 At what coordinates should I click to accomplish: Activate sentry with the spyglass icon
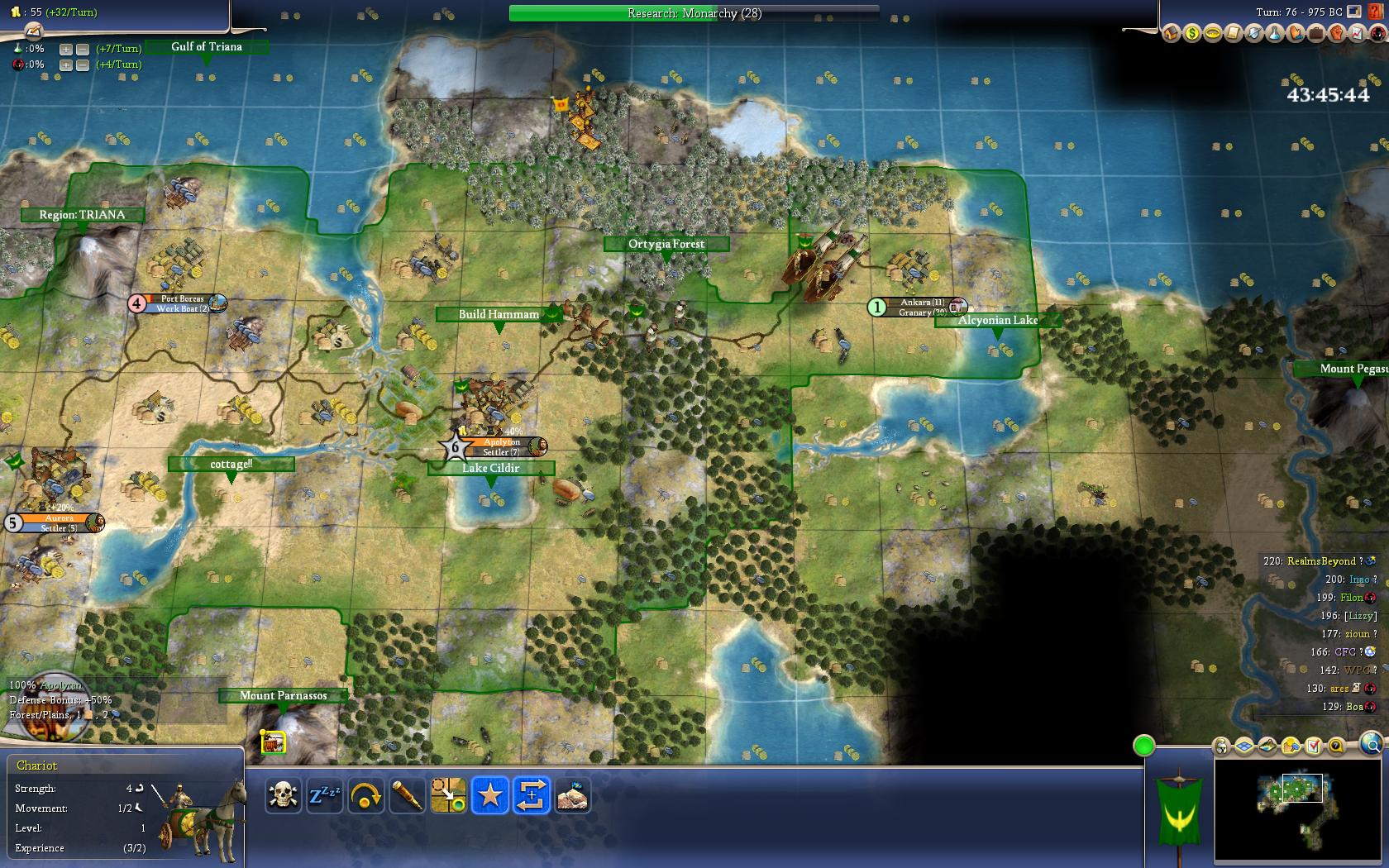(407, 795)
